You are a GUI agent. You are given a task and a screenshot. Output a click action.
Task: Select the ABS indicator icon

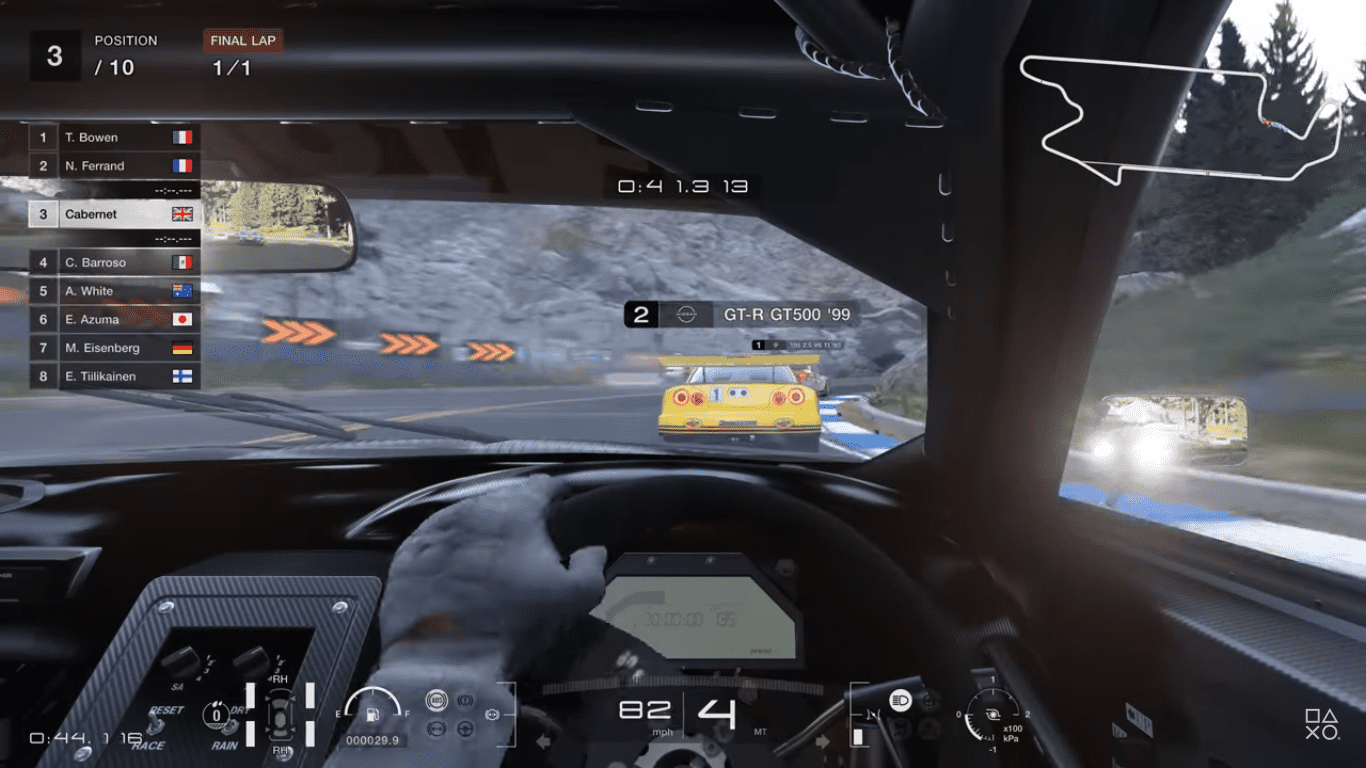pos(435,701)
